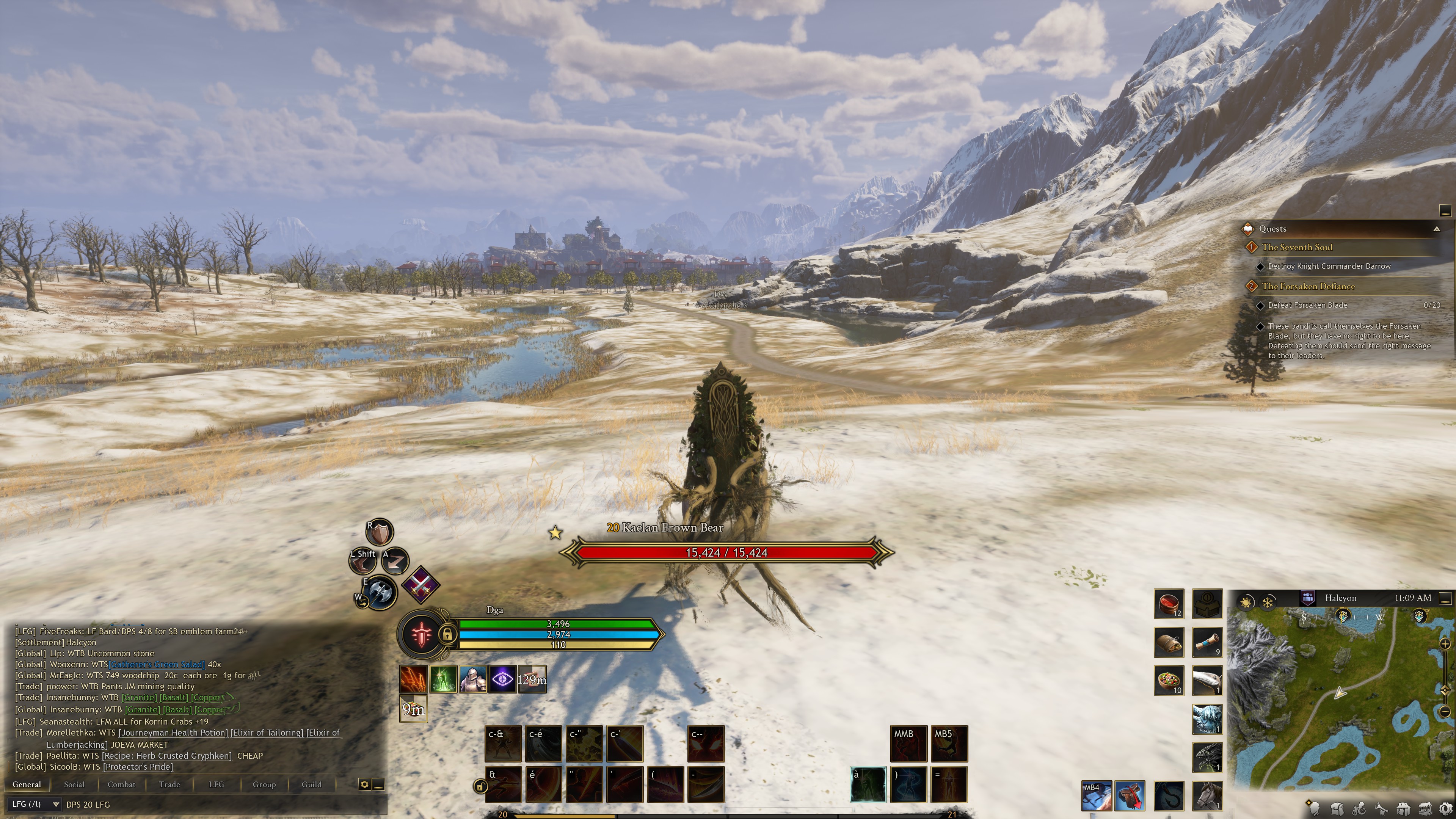The height and width of the screenshot is (819, 1456).
Task: Open the game settings gear icon
Action: (1445, 808)
